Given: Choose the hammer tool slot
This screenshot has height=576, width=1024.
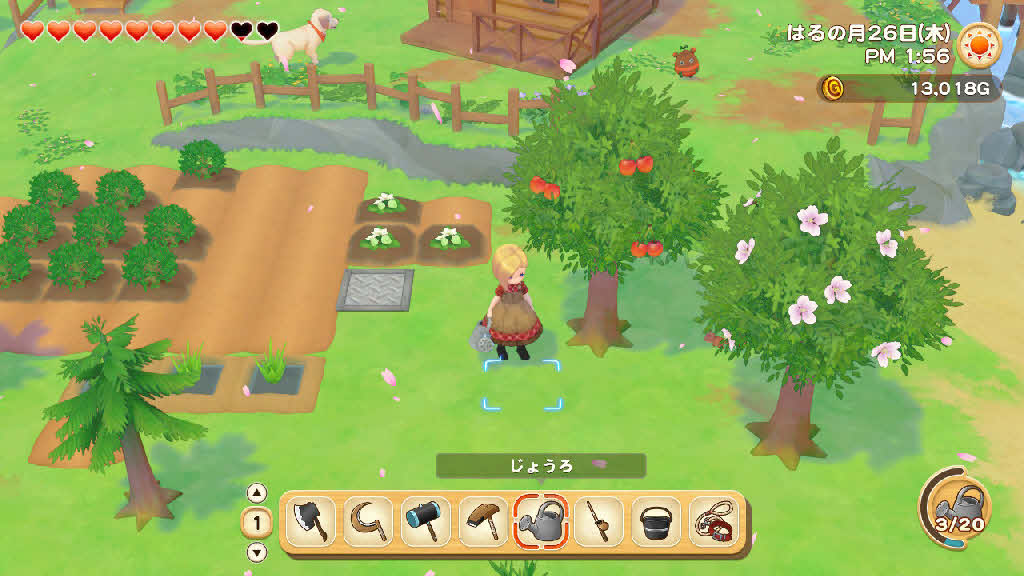Looking at the screenshot, I should (425, 521).
